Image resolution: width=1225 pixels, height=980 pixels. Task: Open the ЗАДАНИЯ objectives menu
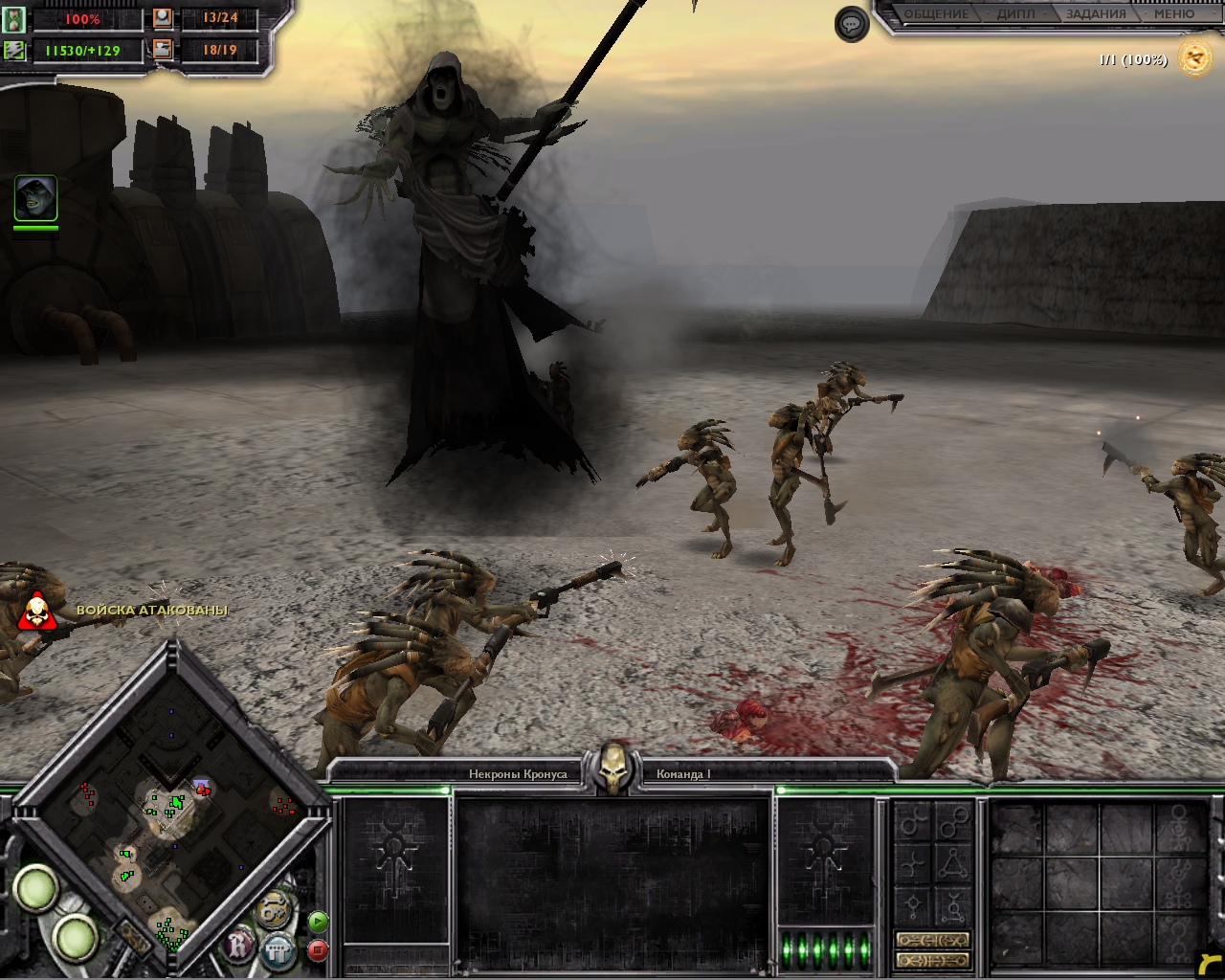coord(1095,14)
